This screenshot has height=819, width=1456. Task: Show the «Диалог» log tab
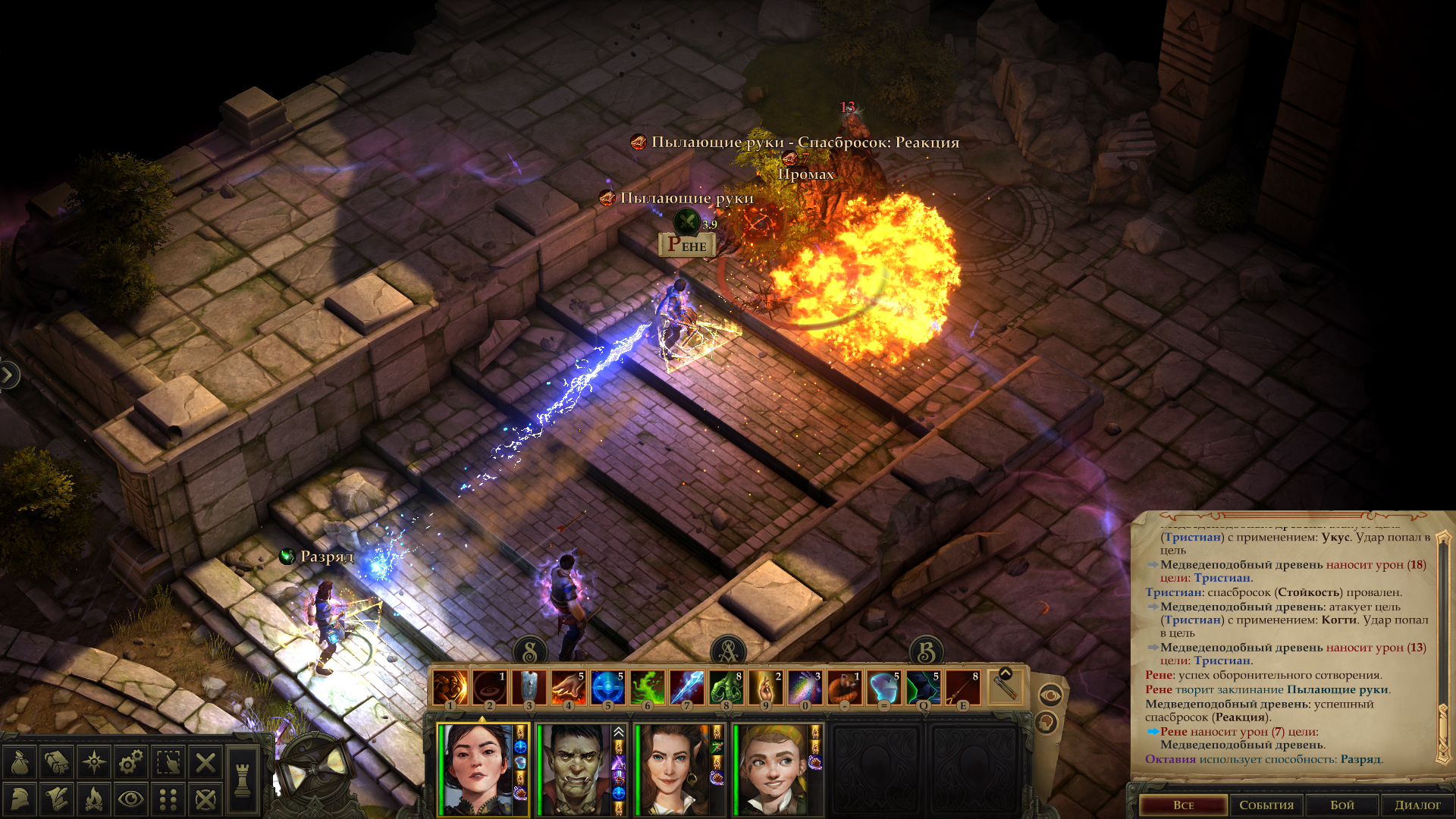click(1417, 805)
